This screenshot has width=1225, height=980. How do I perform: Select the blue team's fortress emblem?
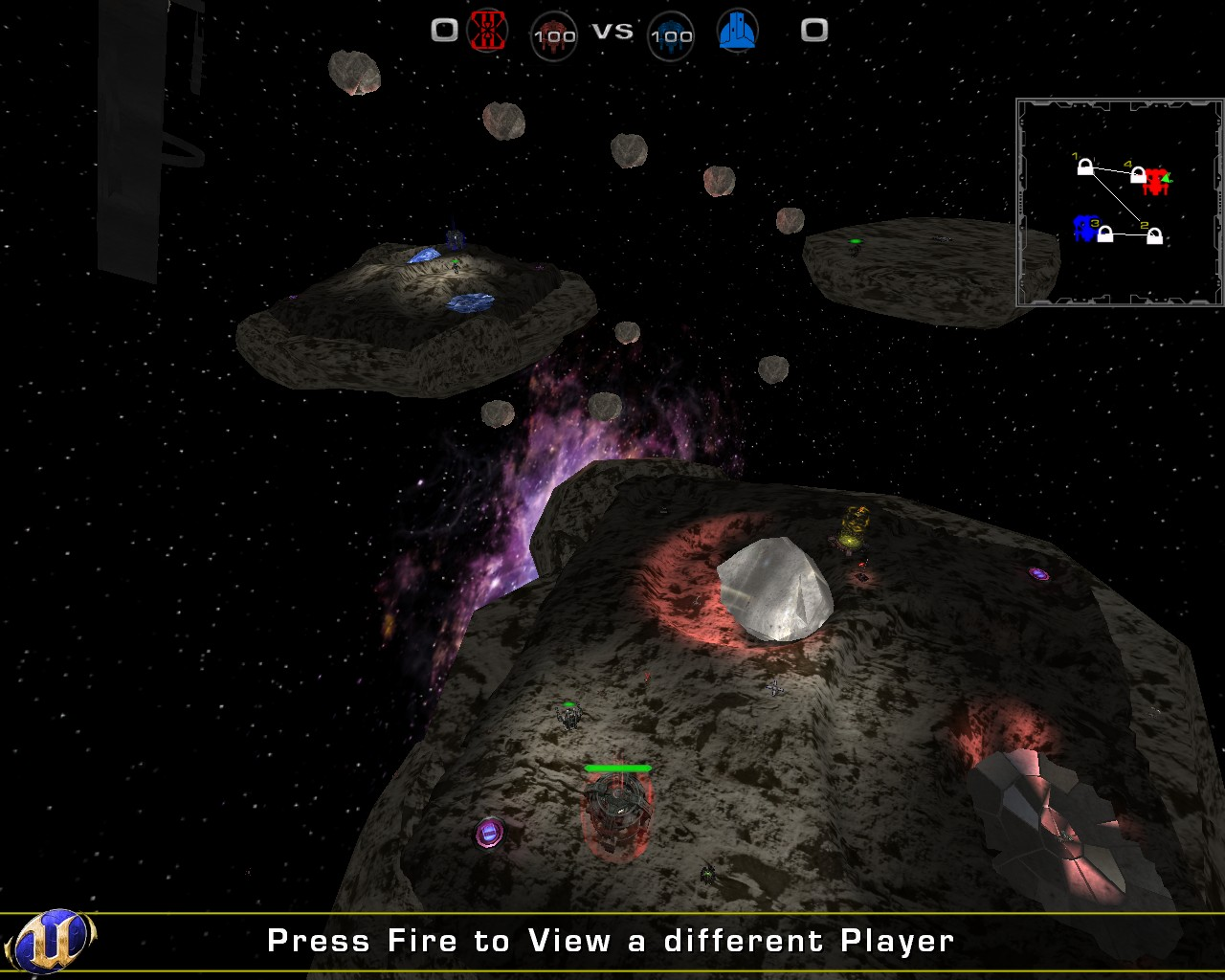[738, 30]
